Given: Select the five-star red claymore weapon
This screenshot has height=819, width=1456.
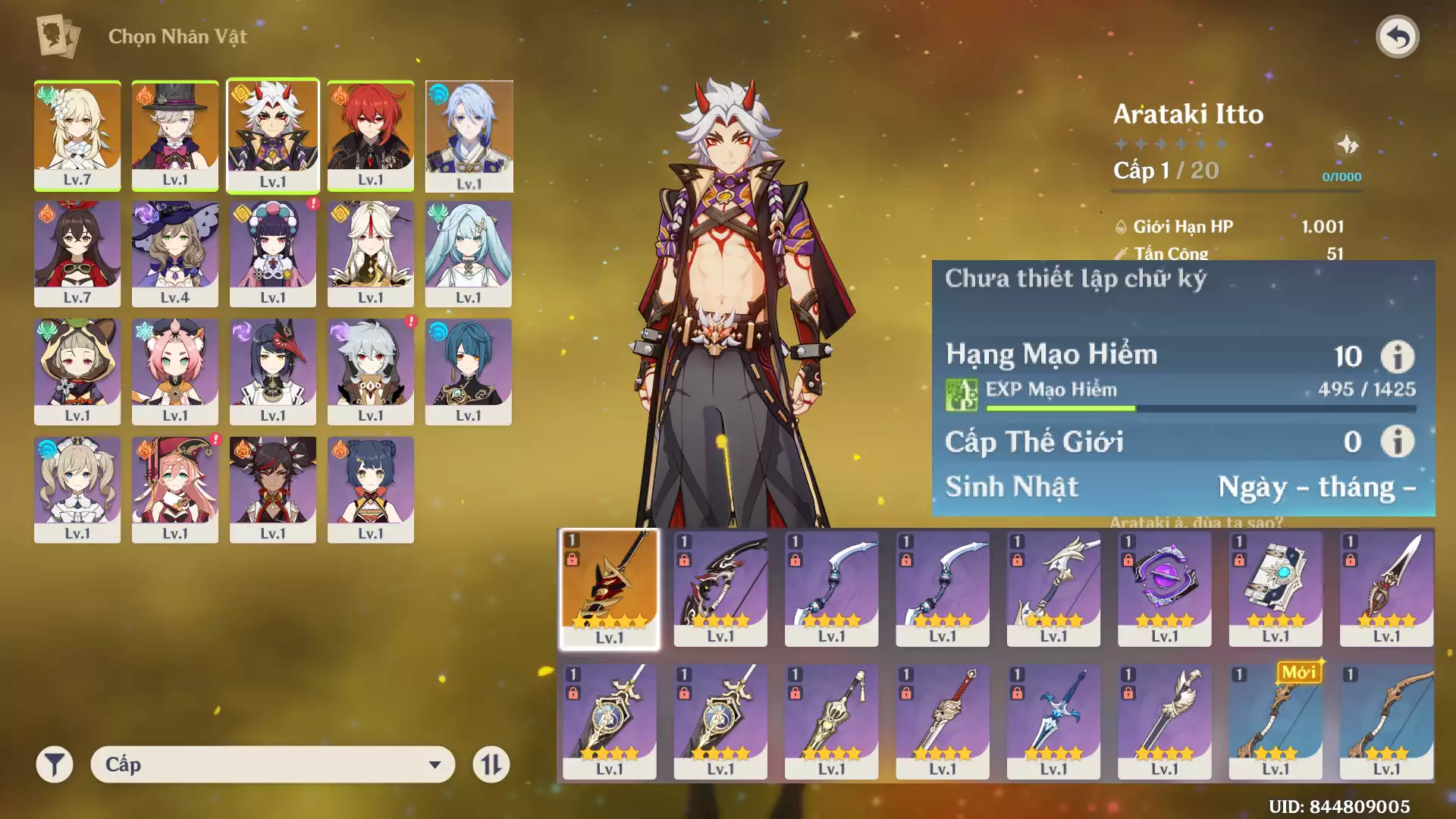Looking at the screenshot, I should [x=610, y=588].
